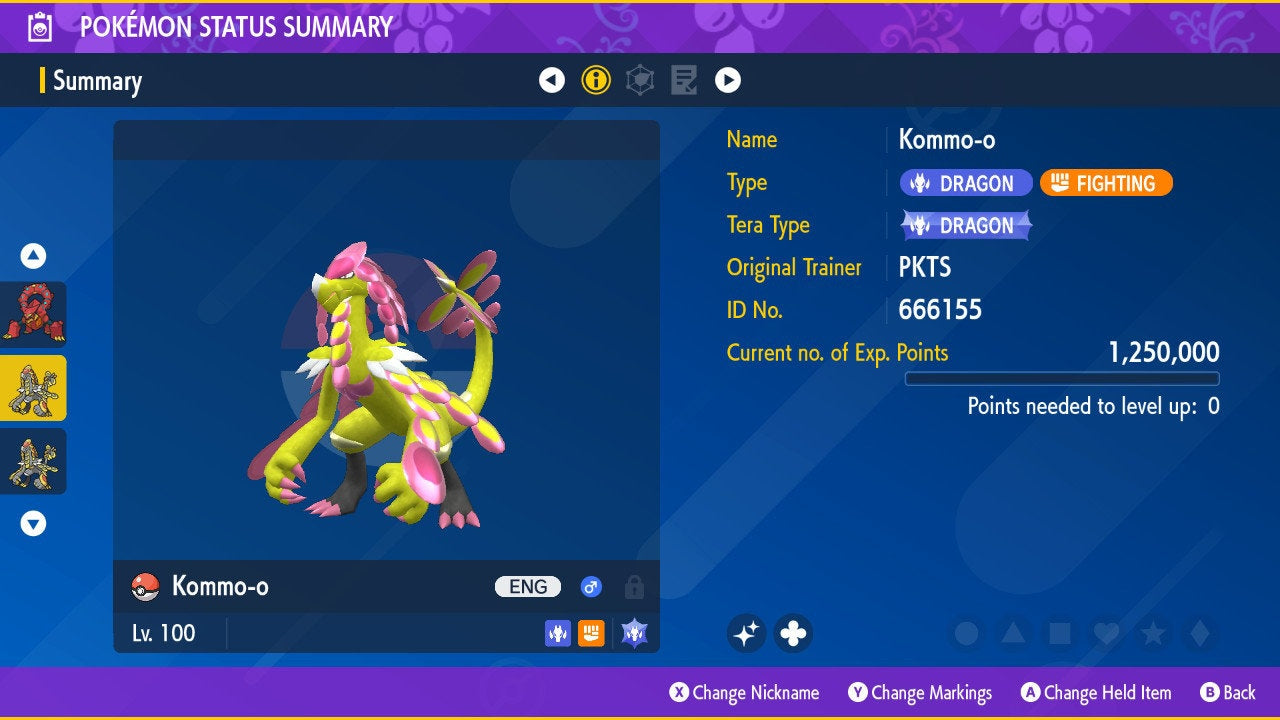Viewport: 1280px width, 720px height.
Task: Toggle the triangle marking
Action: [x=1013, y=633]
